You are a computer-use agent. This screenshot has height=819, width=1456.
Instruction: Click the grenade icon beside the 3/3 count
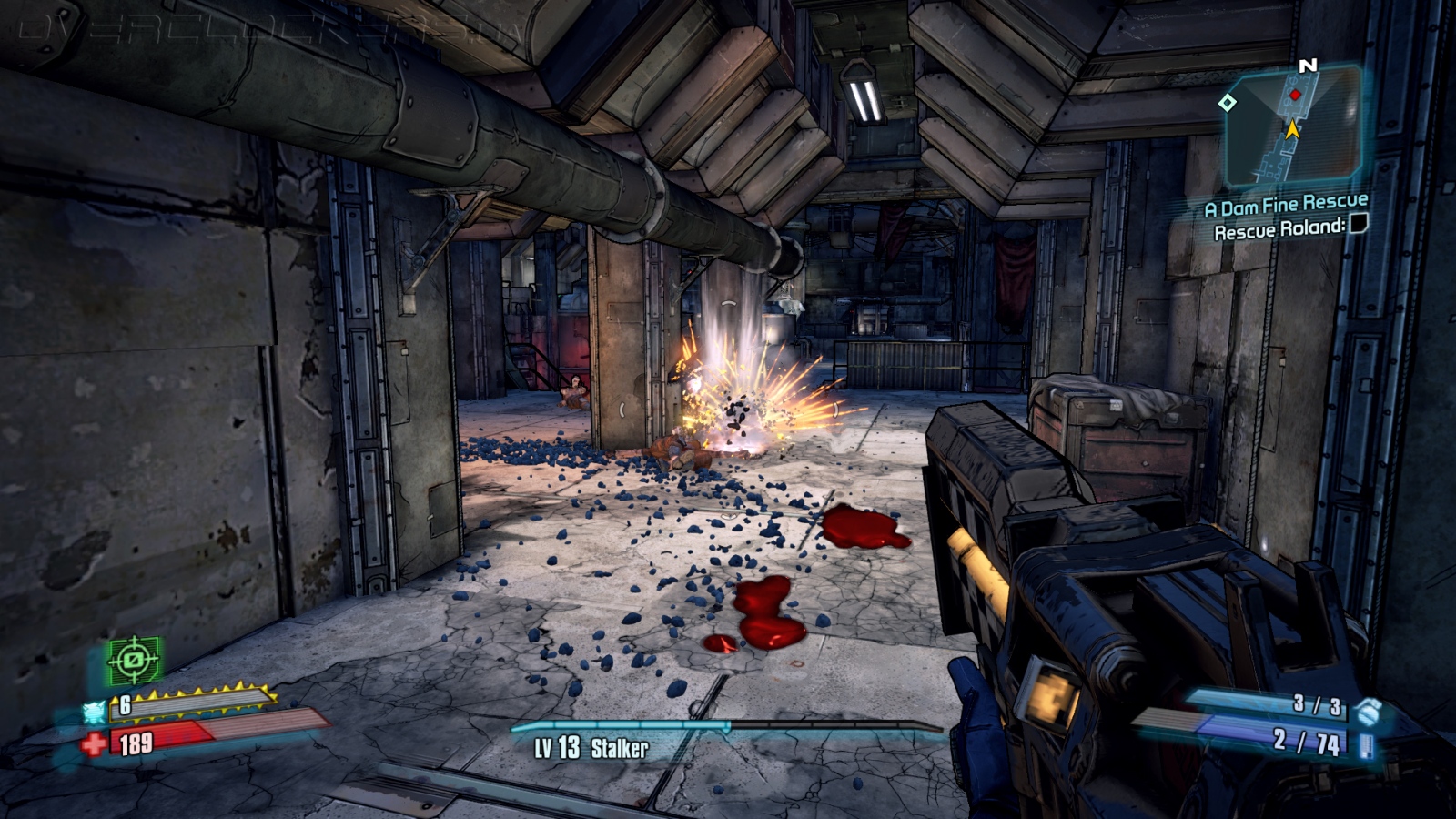coord(1367,711)
